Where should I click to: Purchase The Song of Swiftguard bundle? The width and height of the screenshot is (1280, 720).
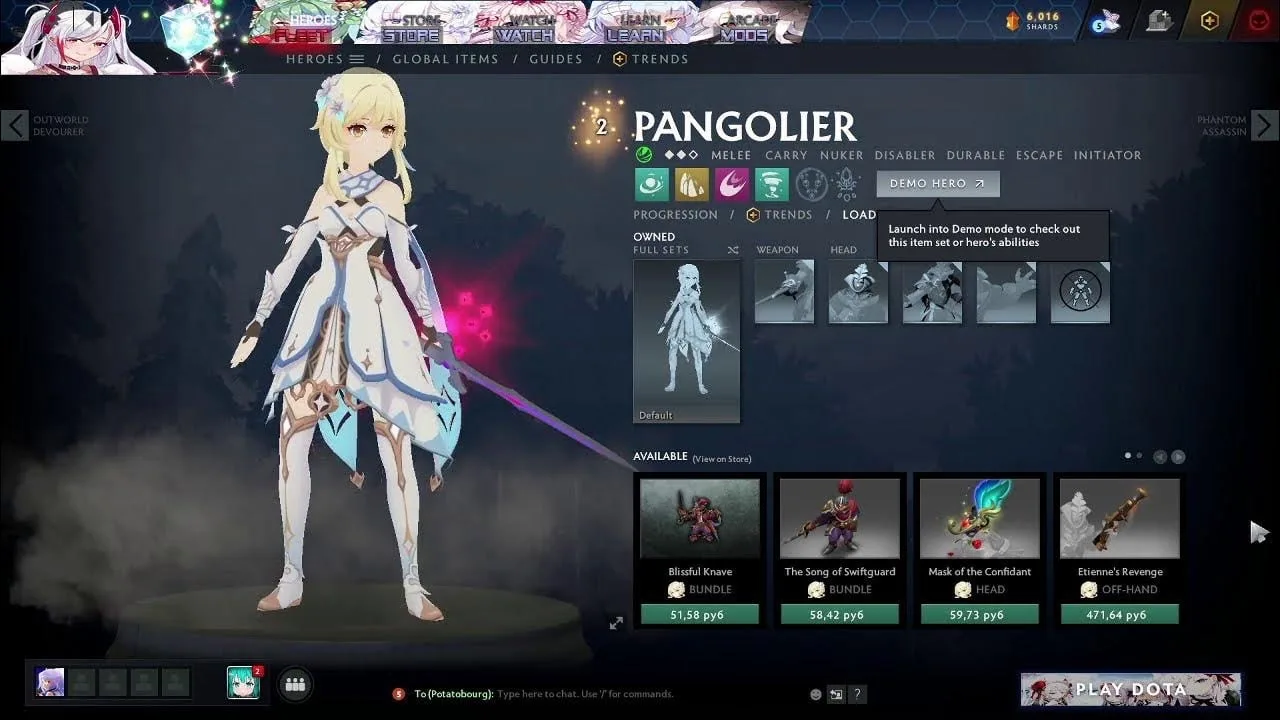(x=840, y=615)
